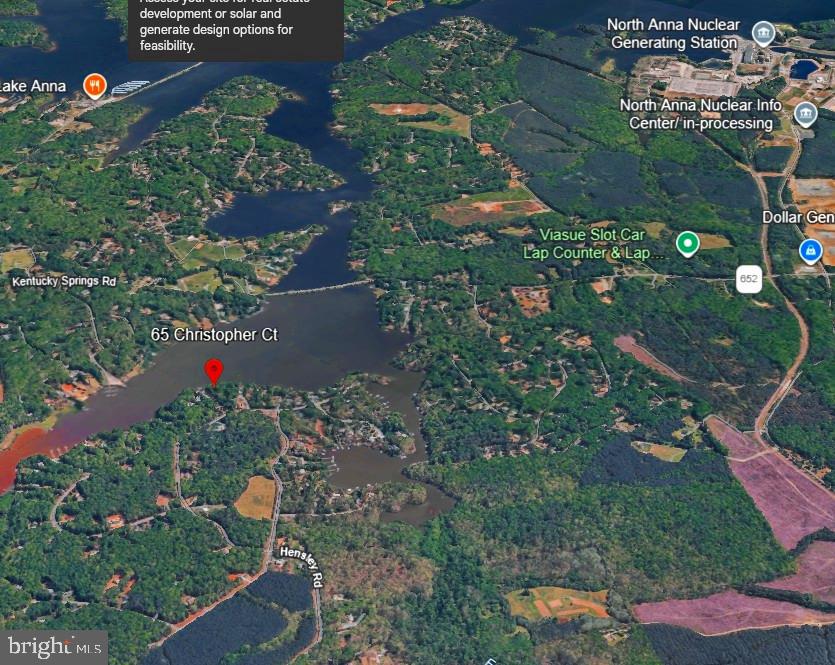Choose the blue Dollar General shopping marker

pos(811,249)
